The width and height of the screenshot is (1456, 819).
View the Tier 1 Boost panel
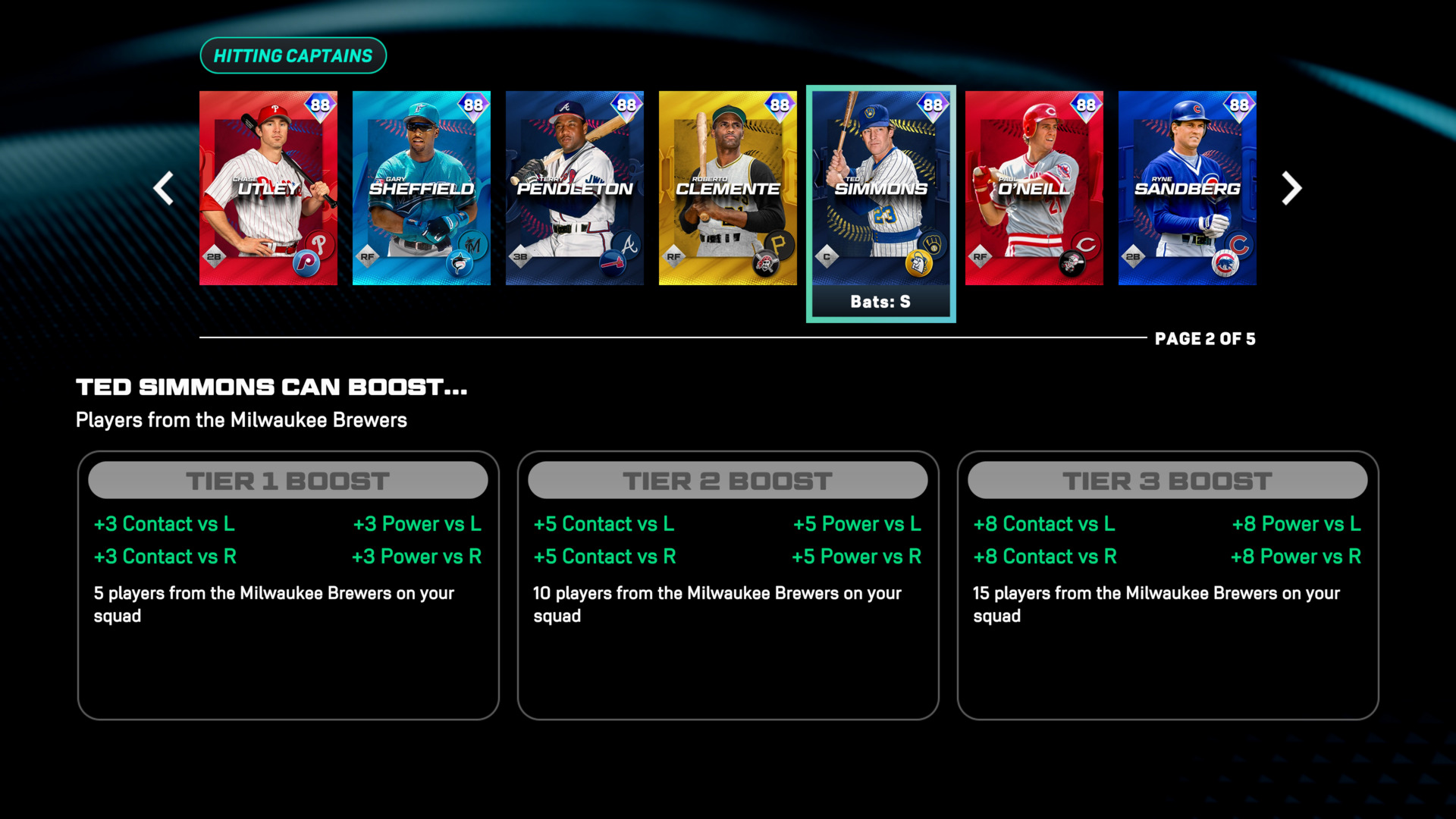[288, 585]
